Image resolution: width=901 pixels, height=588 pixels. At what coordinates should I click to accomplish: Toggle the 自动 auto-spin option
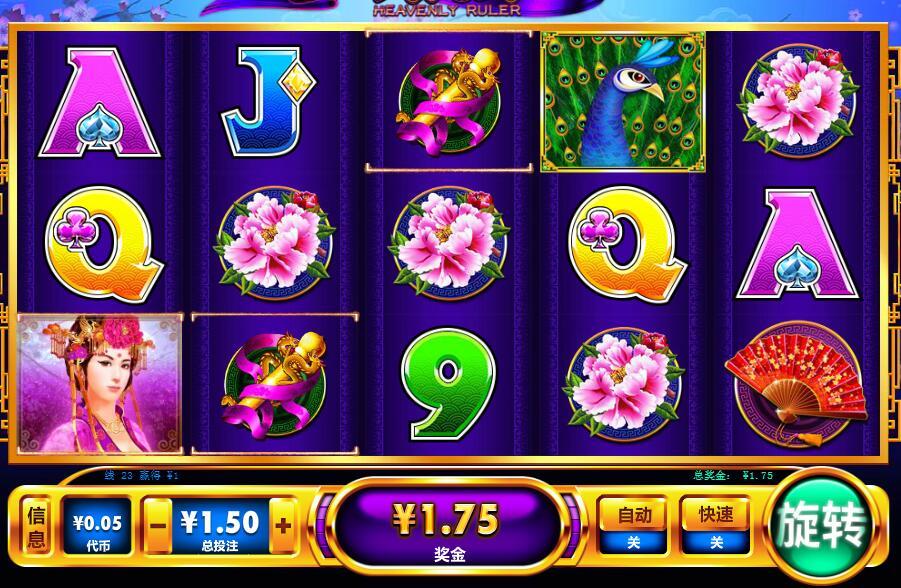tap(634, 526)
